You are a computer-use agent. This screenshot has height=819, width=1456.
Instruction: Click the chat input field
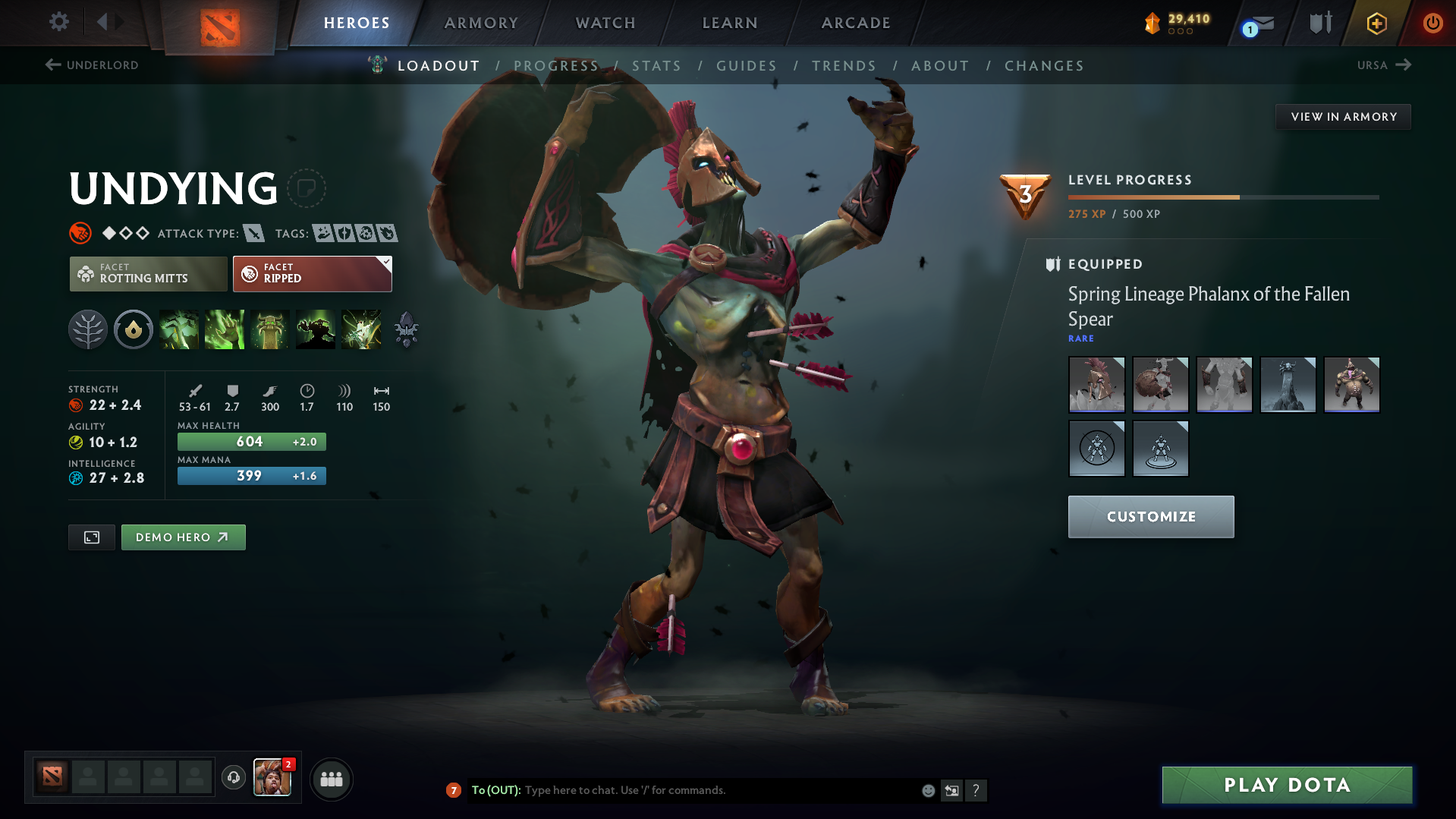pyautogui.click(x=683, y=790)
